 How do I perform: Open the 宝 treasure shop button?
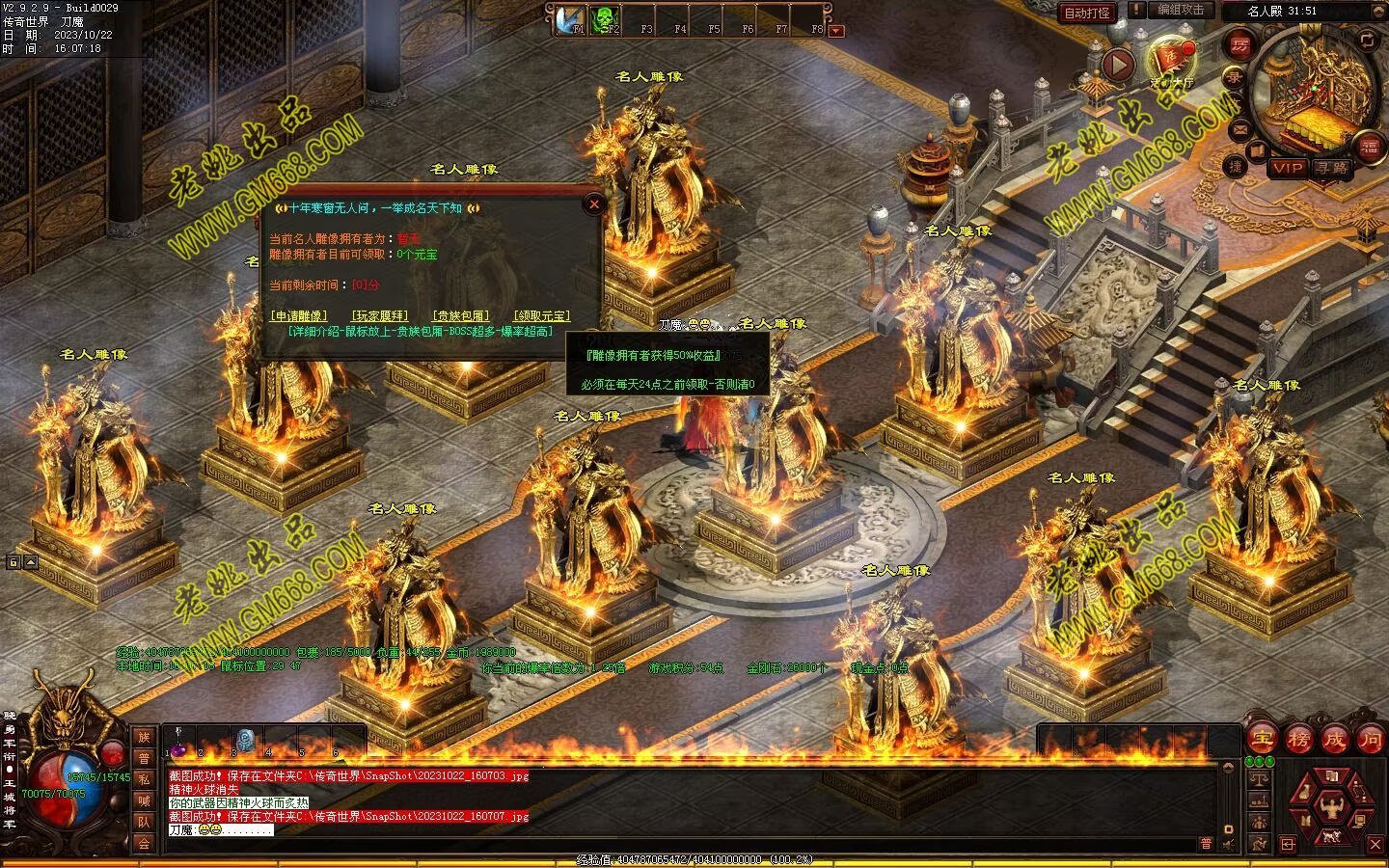[1262, 740]
